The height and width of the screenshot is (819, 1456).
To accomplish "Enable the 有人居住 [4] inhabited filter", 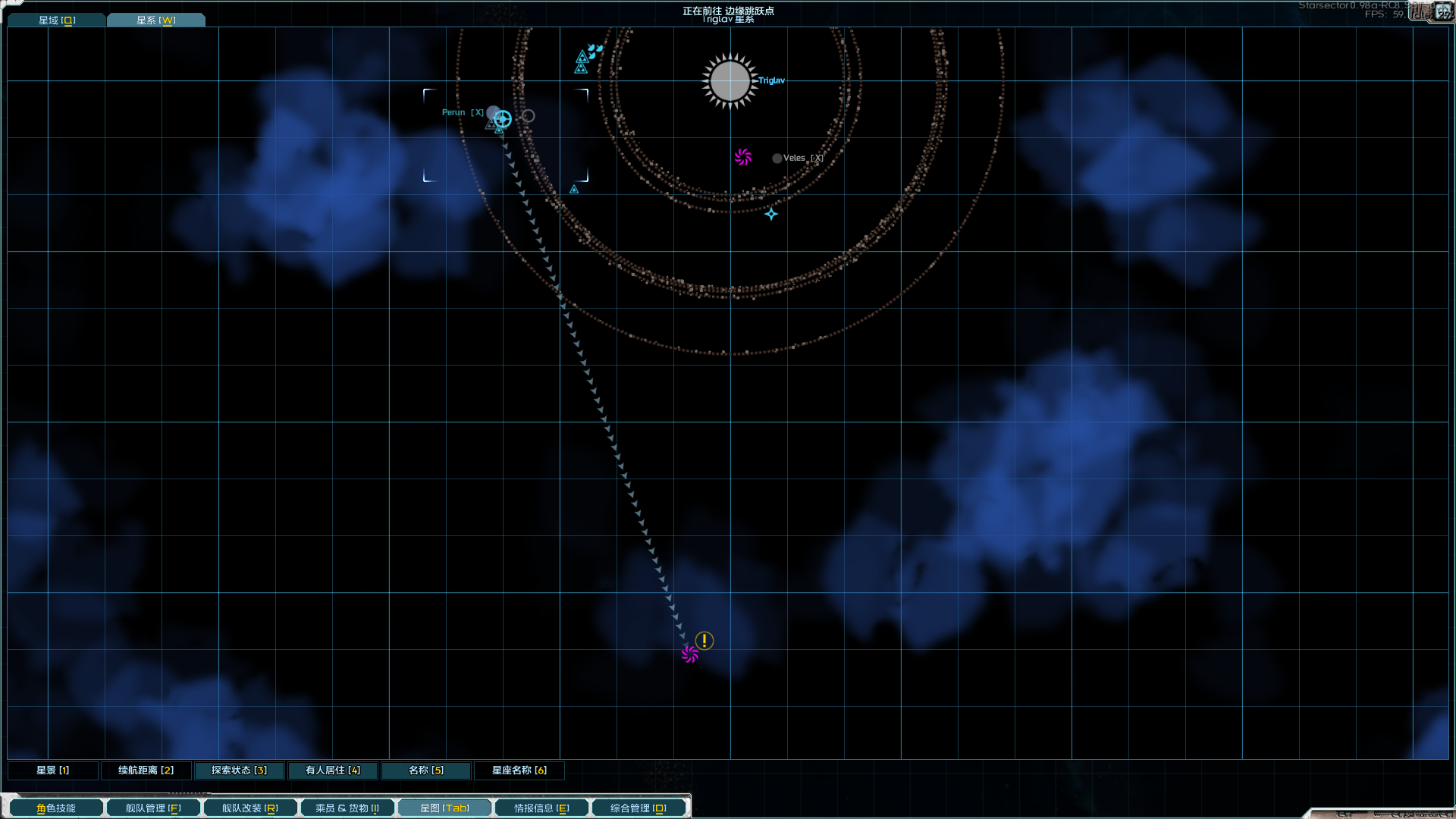I will pos(331,770).
